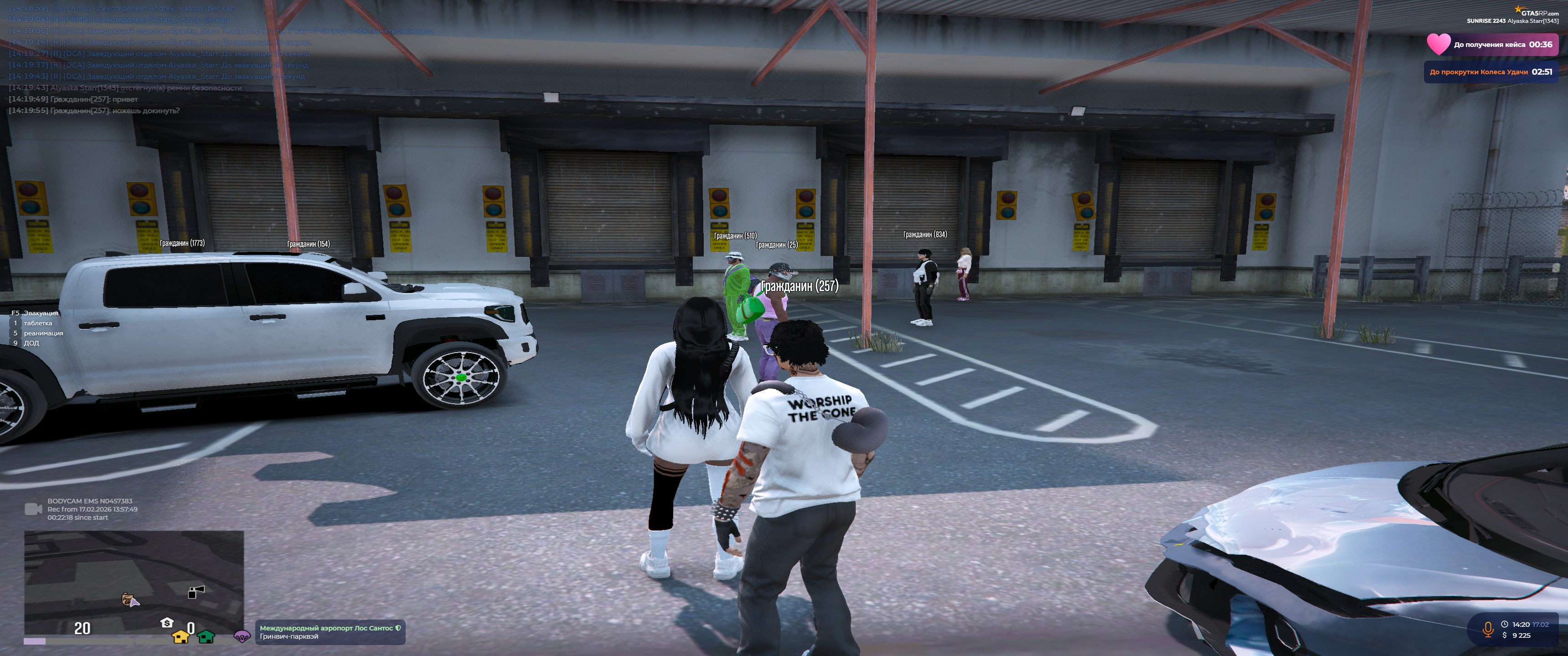Click the purple parachute icon
The width and height of the screenshot is (1568, 656).
(x=242, y=636)
